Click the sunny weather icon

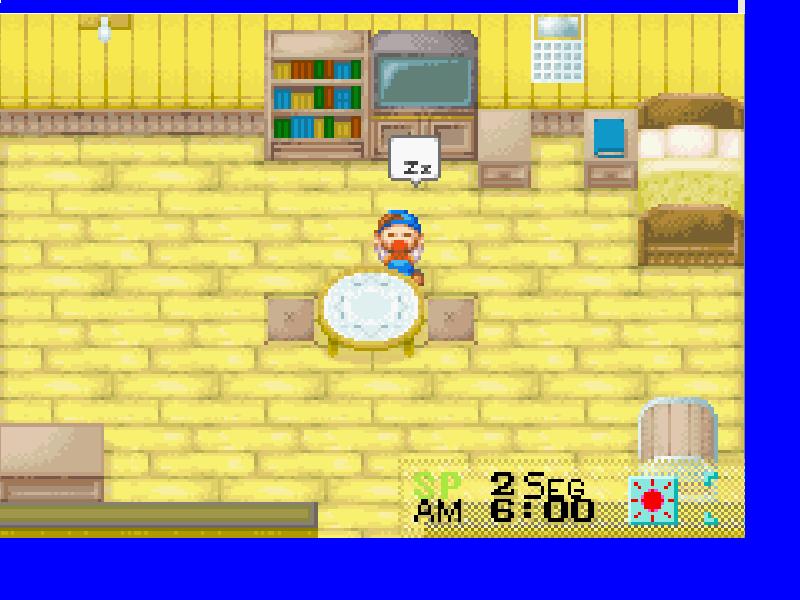(653, 500)
